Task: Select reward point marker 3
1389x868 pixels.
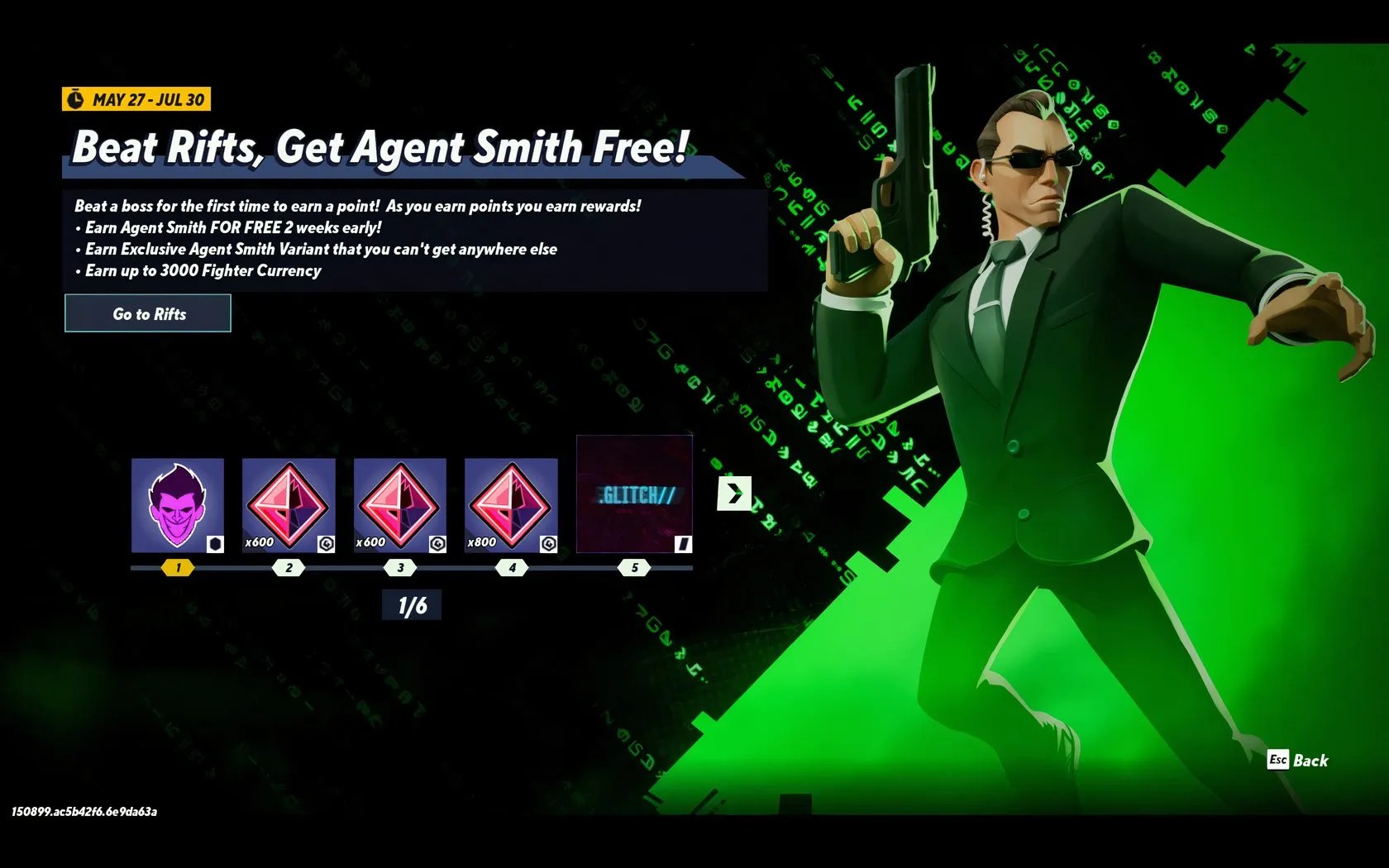Action: click(x=399, y=567)
